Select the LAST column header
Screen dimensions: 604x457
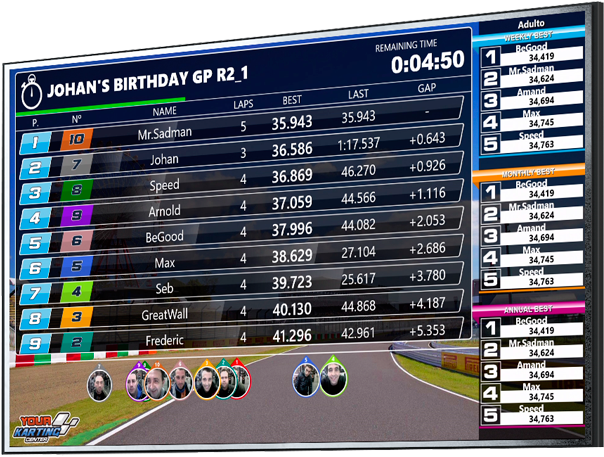coord(357,94)
